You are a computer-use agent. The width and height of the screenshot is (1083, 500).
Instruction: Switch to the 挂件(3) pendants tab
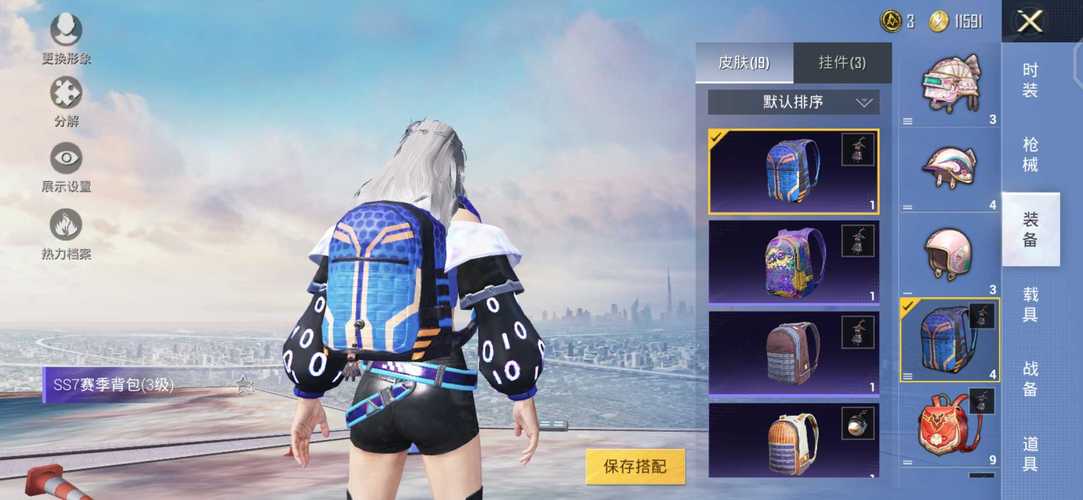pos(842,63)
